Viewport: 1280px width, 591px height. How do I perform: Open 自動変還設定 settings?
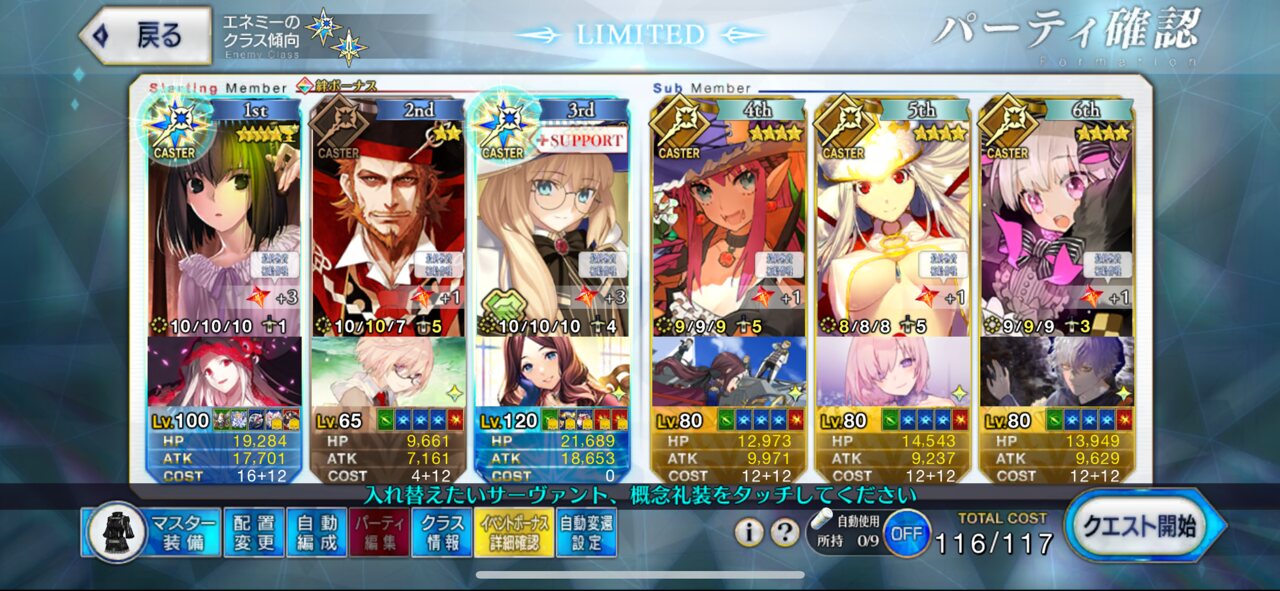(x=587, y=532)
